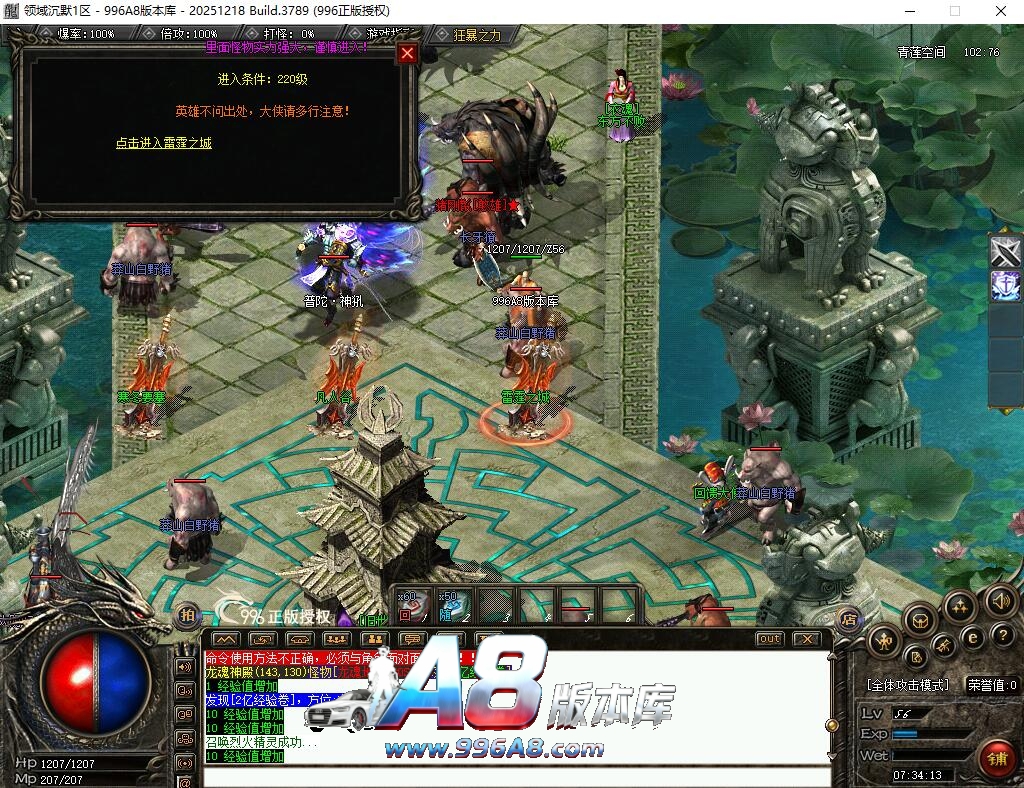Image resolution: width=1024 pixels, height=788 pixels.
Task: Click the link to enter 雷霆之城
Action: pos(163,143)
